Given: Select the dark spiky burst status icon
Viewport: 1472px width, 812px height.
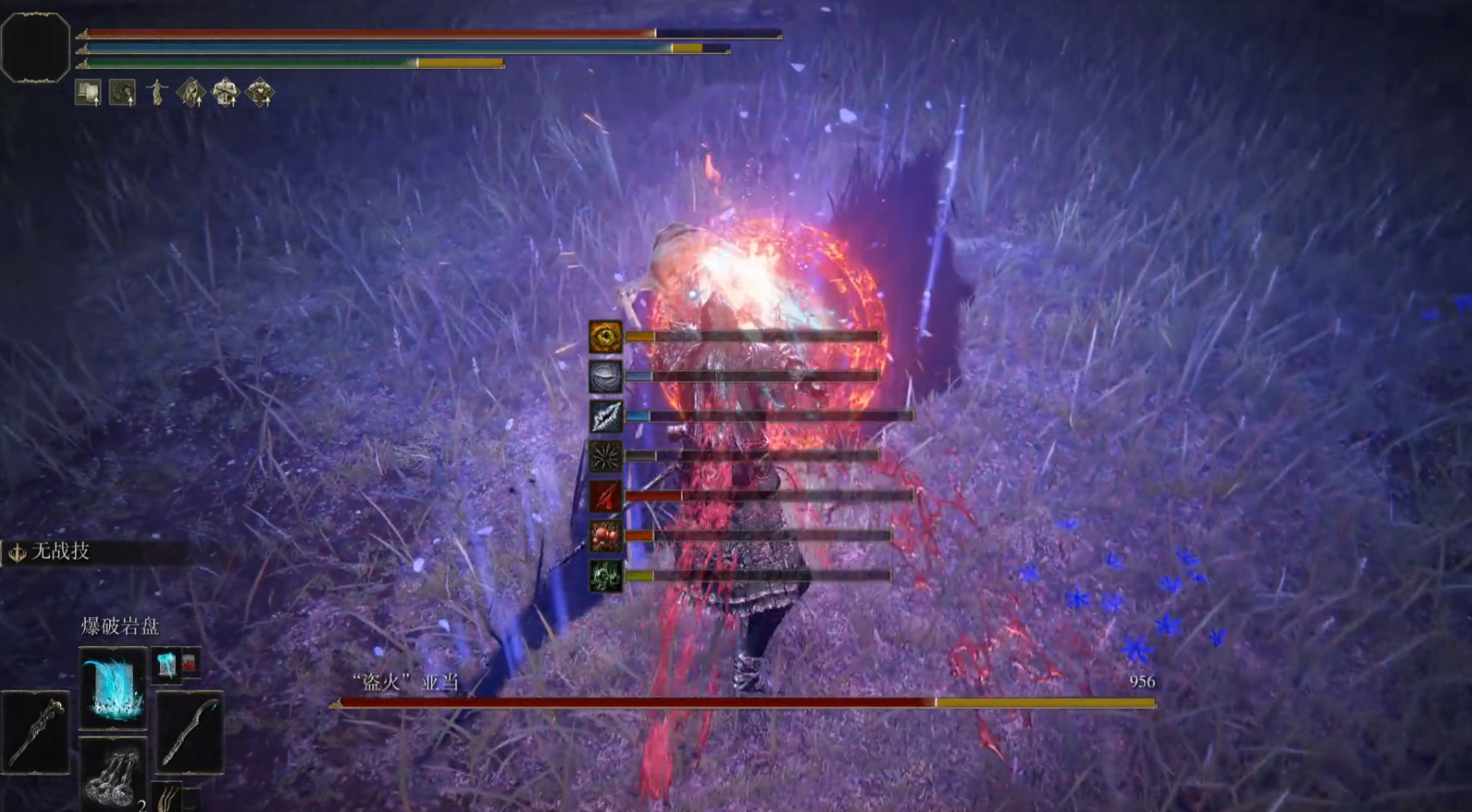Looking at the screenshot, I should click(x=605, y=456).
